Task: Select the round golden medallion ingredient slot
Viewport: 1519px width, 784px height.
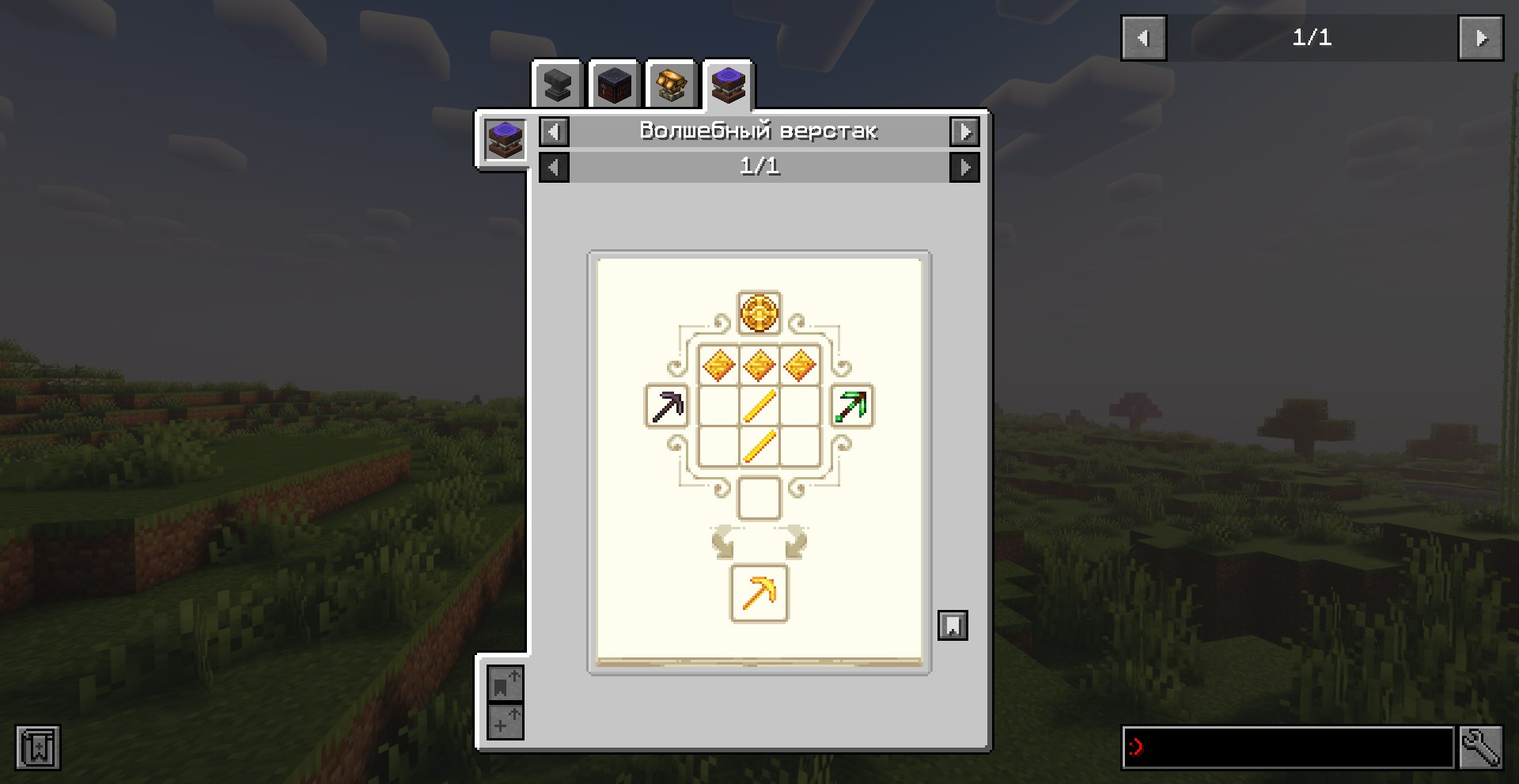Action: 759,312
